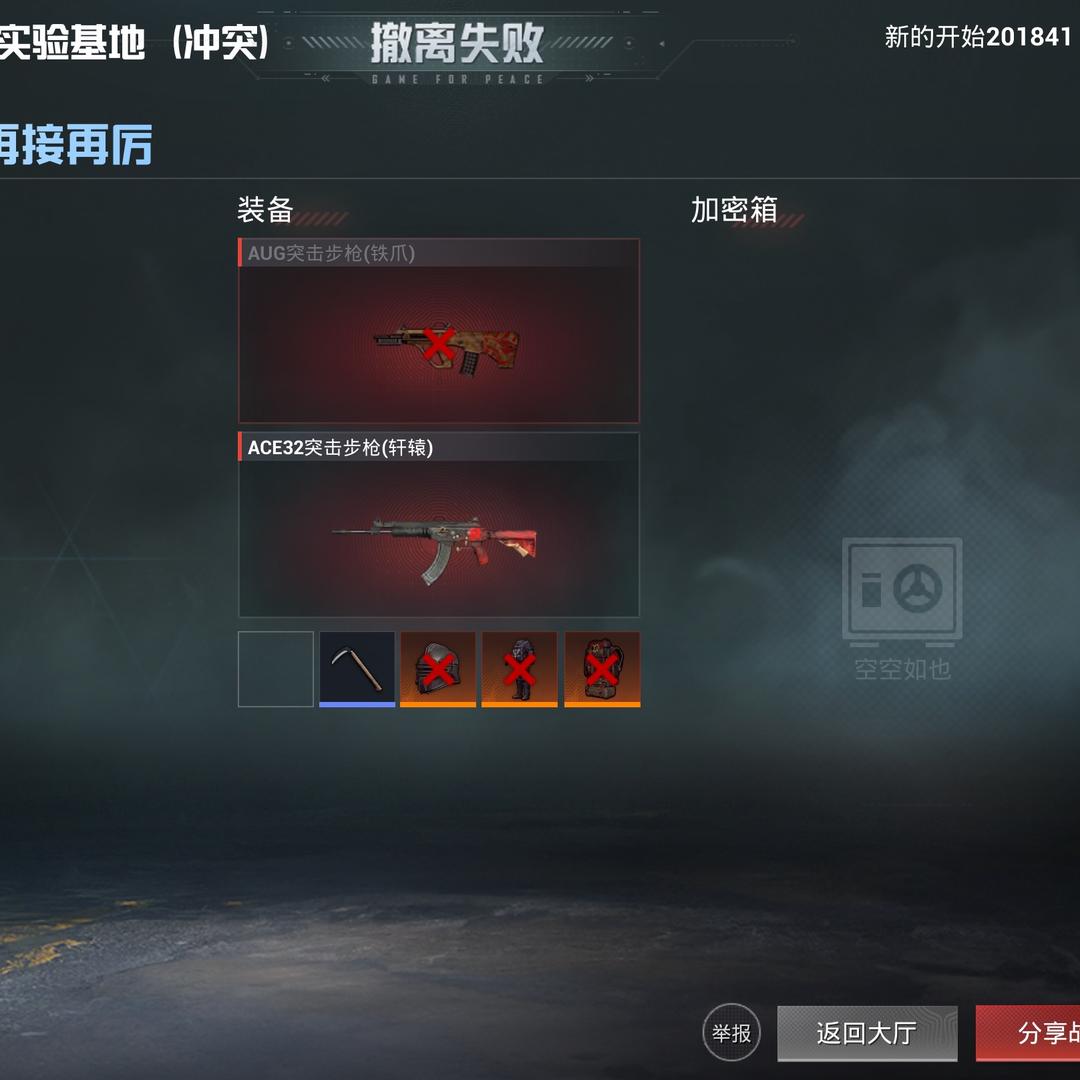
Task: Return to lobby with 返回大厅
Action: (x=866, y=1033)
